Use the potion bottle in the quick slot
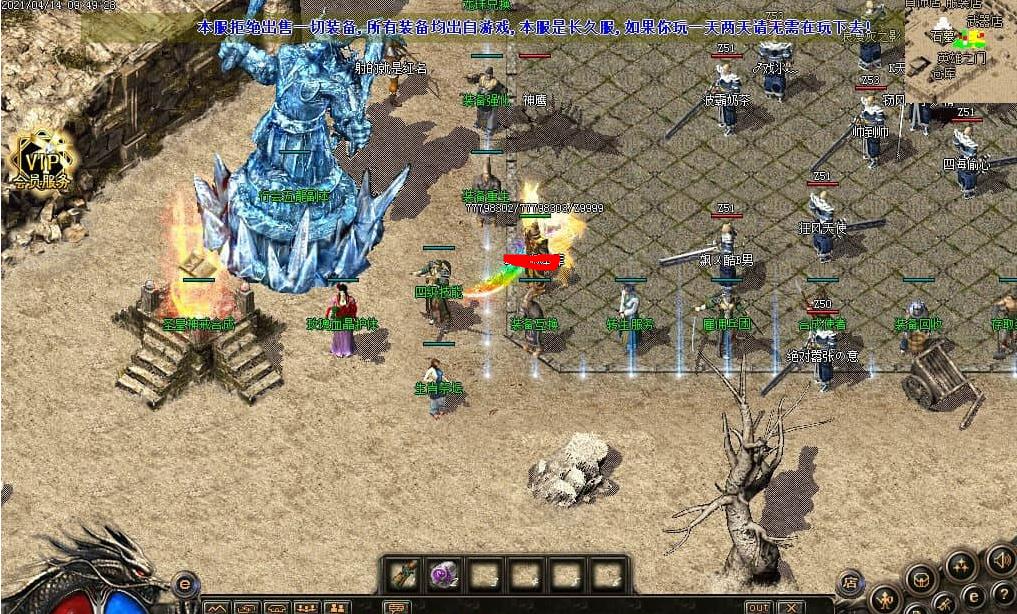 [404, 575]
